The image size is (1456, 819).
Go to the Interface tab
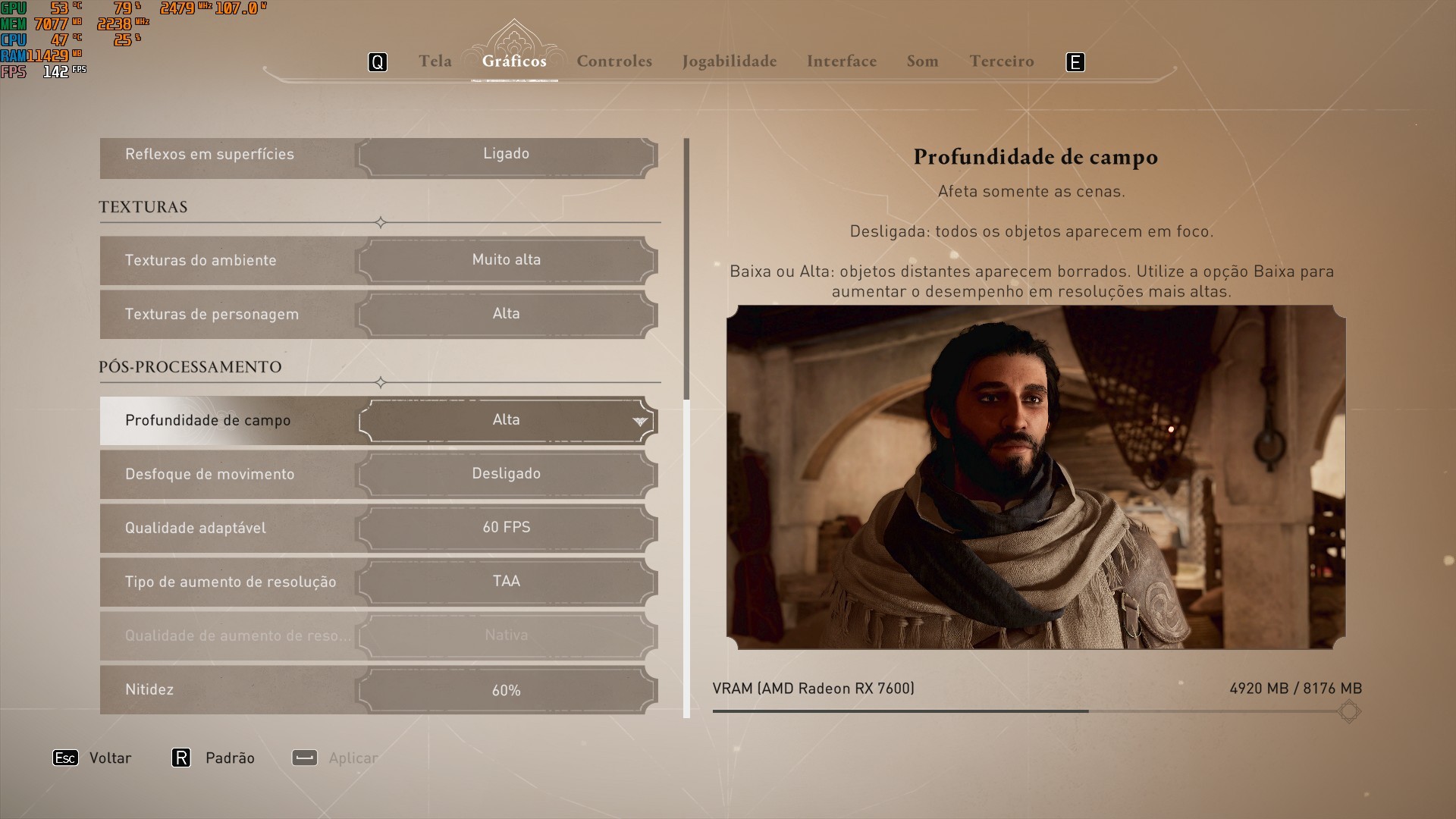tap(841, 61)
